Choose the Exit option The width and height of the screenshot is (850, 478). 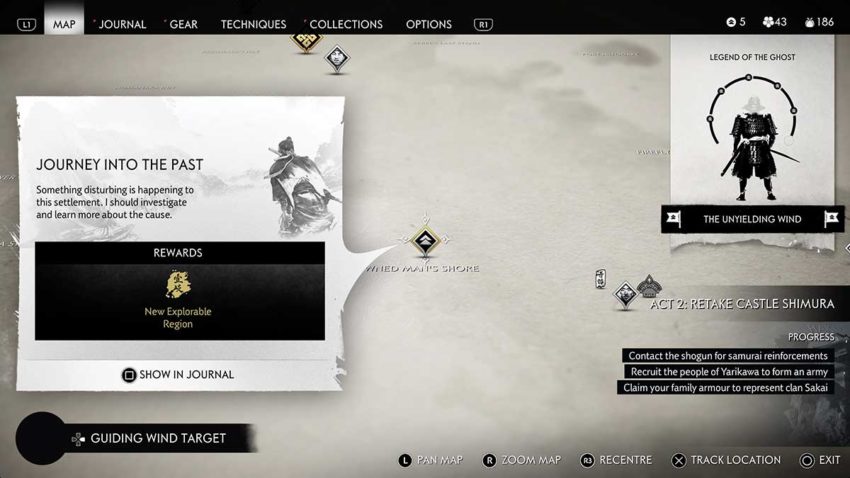tap(820, 460)
